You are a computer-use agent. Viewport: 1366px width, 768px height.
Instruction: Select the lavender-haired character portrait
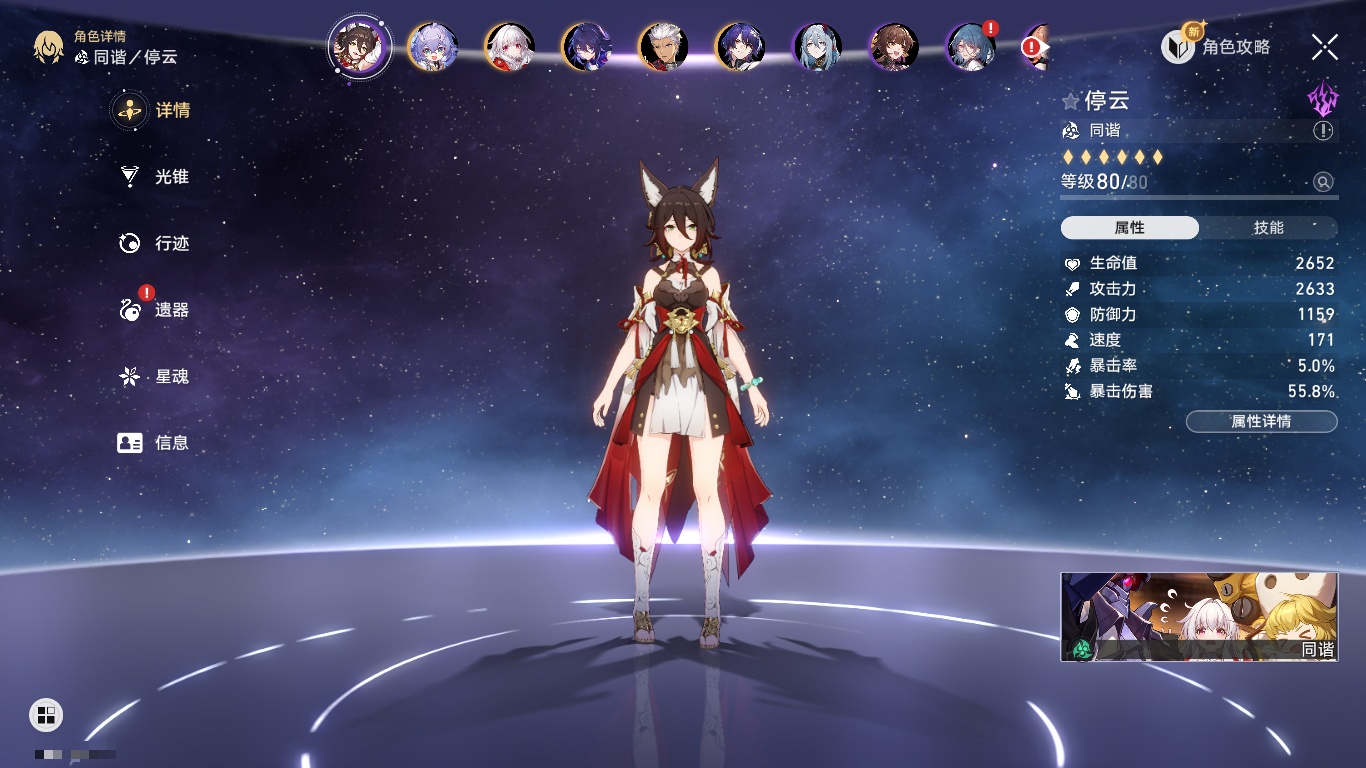[x=433, y=47]
